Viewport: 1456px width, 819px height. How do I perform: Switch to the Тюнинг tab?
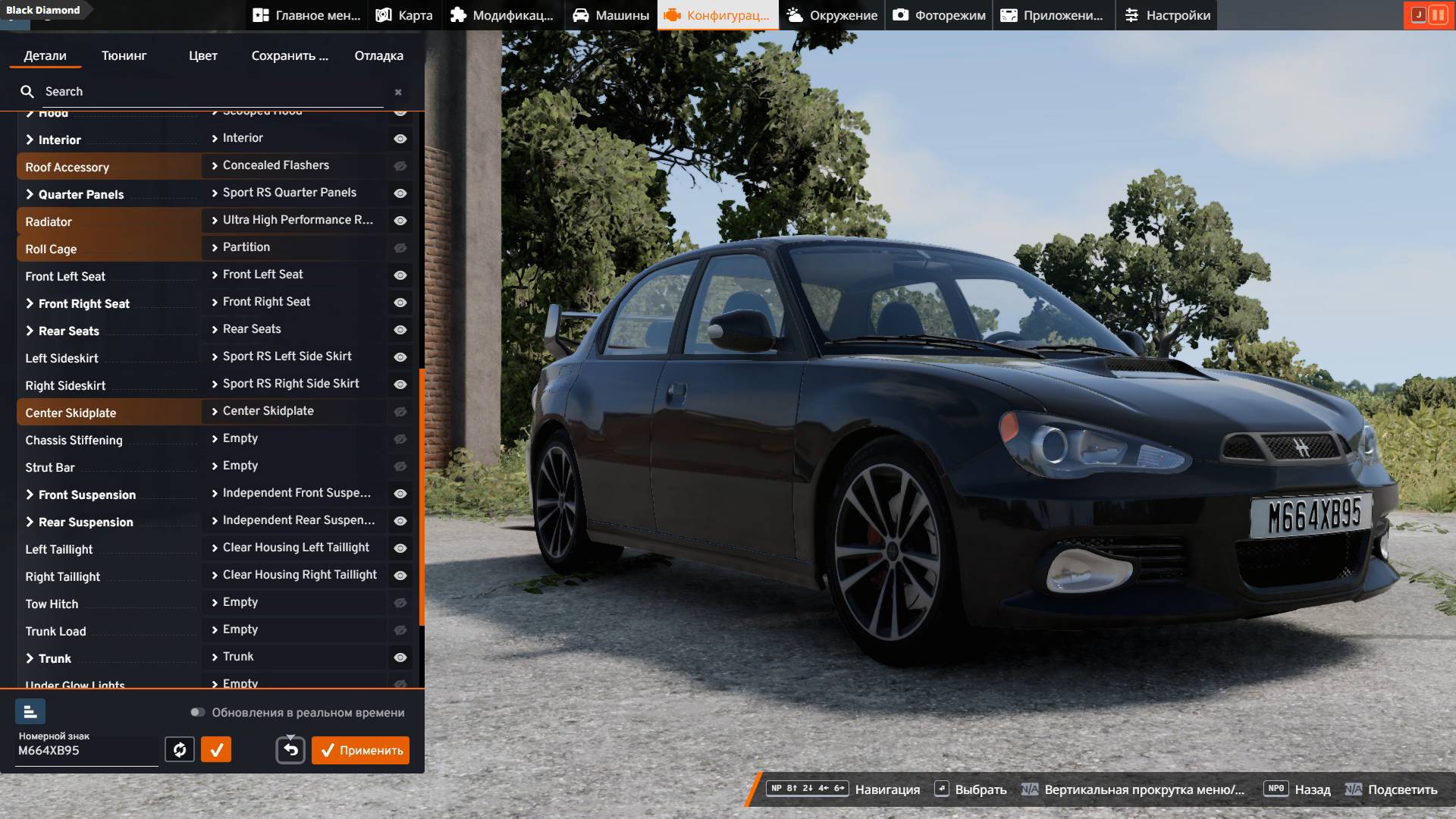(x=124, y=55)
